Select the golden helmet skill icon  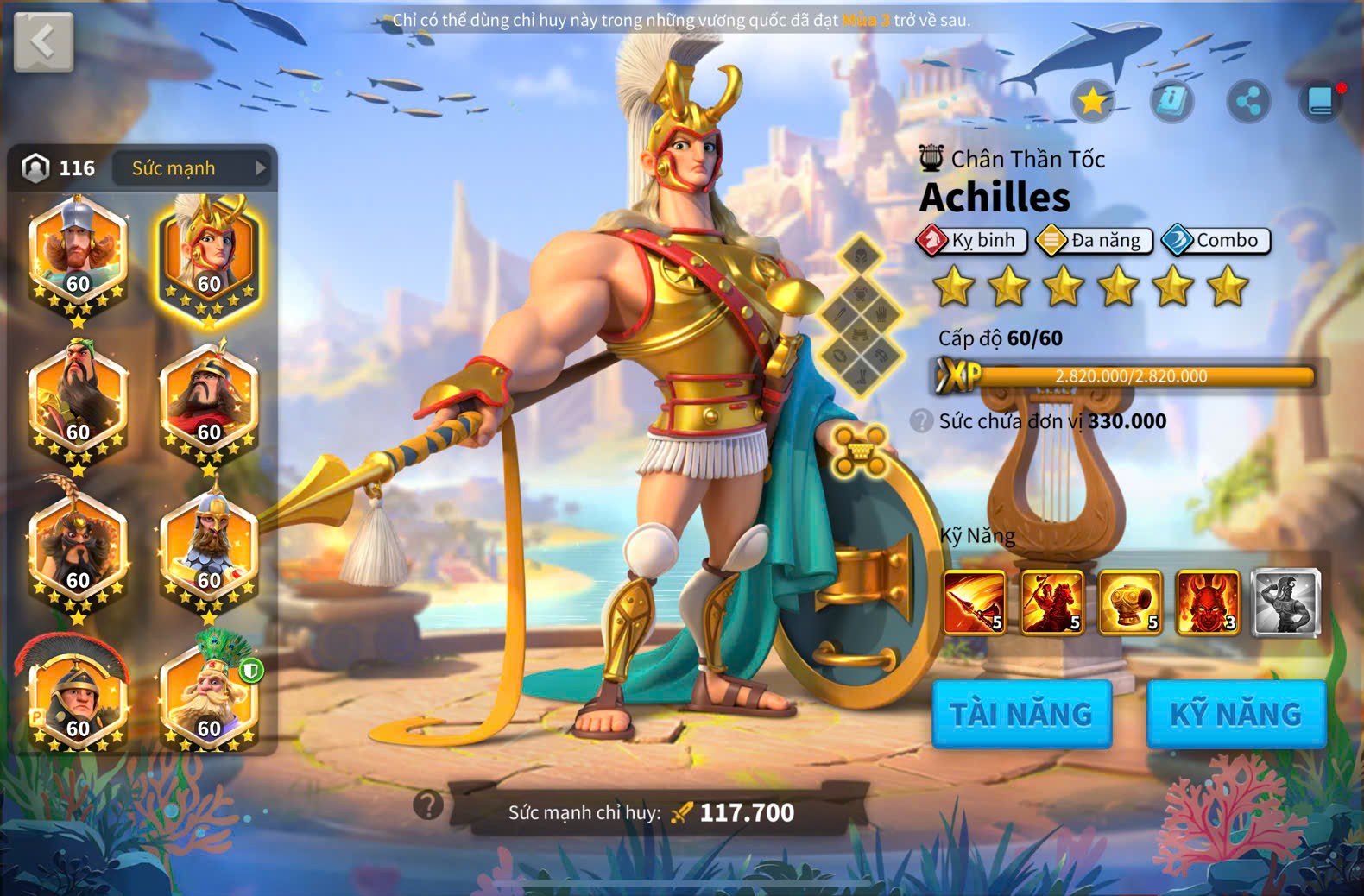coord(1130,603)
